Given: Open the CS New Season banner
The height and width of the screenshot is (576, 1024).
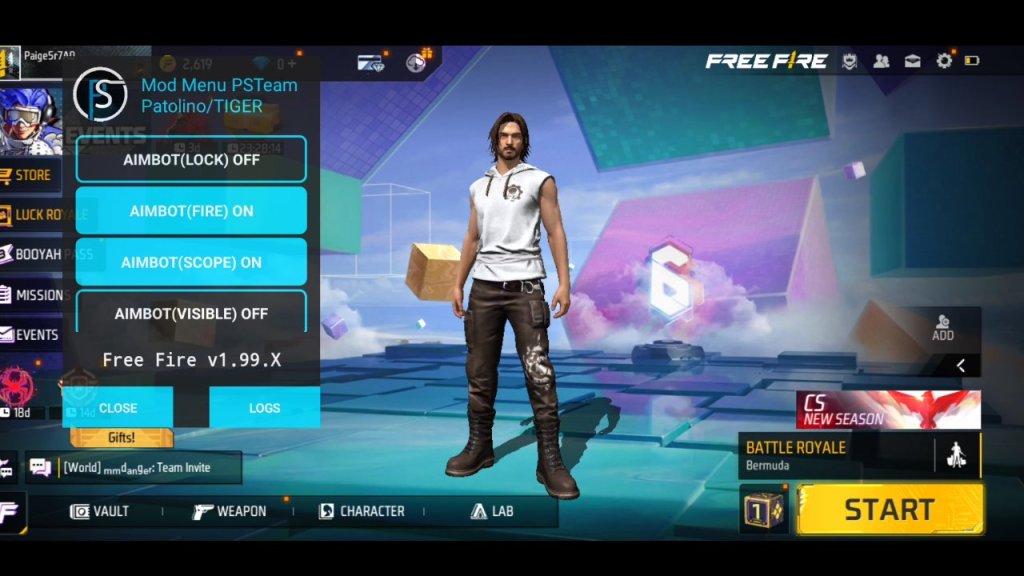Looking at the screenshot, I should tap(888, 410).
